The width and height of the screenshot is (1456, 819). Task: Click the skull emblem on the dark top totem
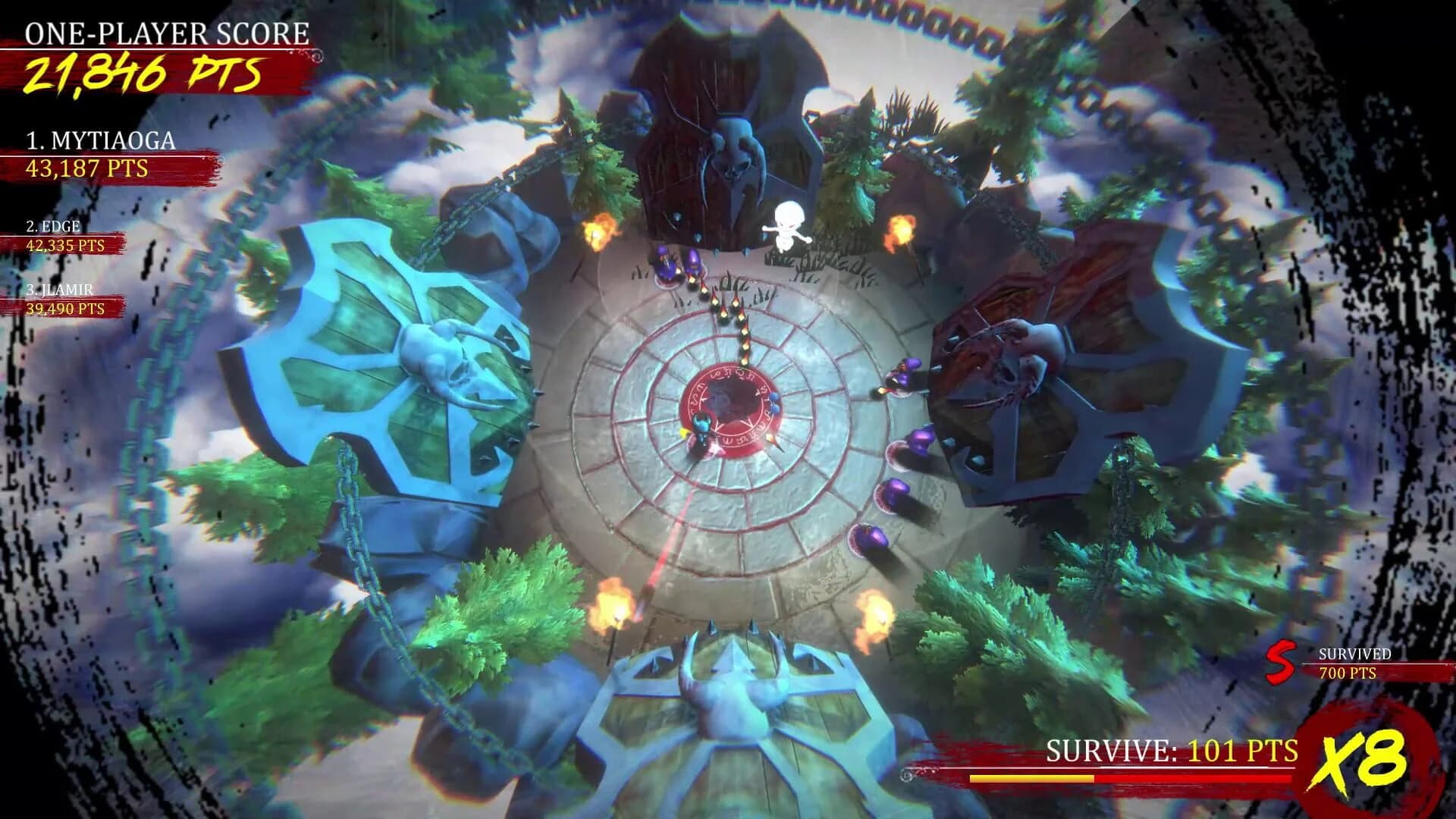pyautogui.click(x=739, y=152)
